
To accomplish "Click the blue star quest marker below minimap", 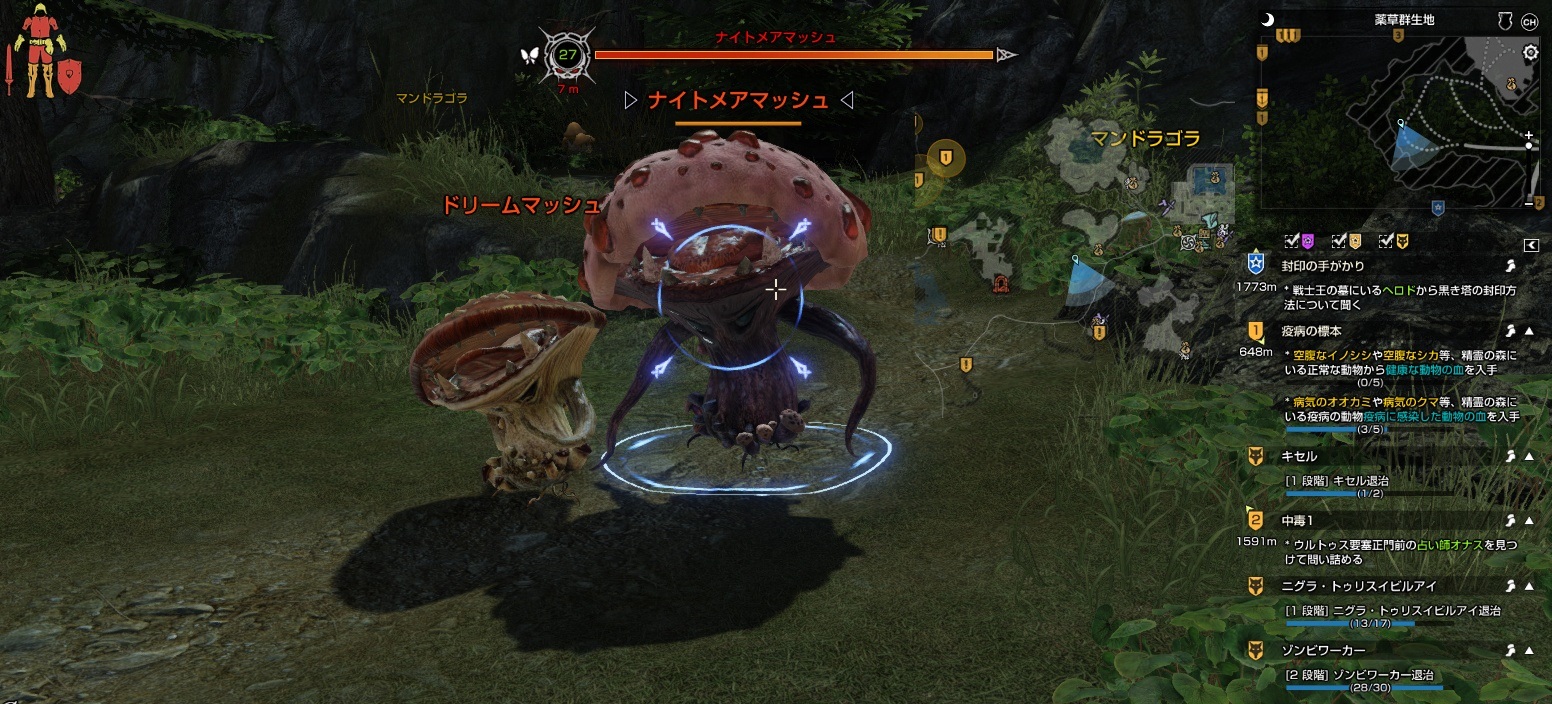I will pyautogui.click(x=1438, y=208).
